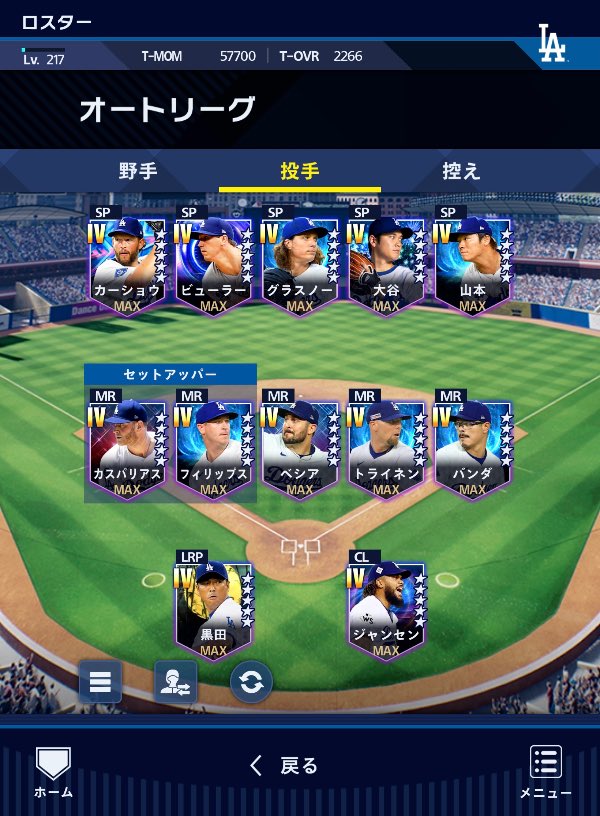Viewport: 600px width, 816px height.
Task: Choose closer ジャンセン card
Action: (x=386, y=606)
